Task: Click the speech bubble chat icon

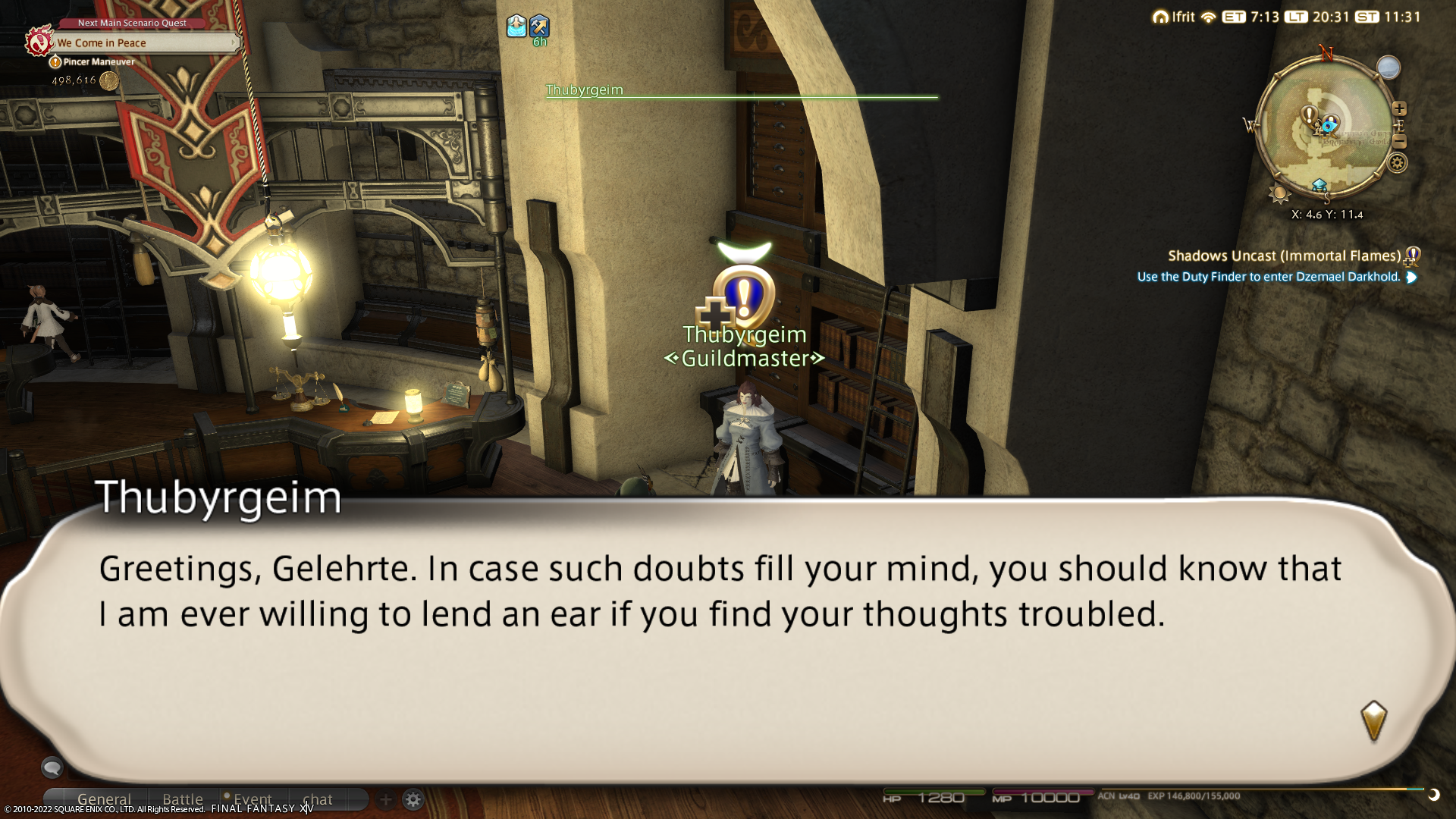Action: [52, 767]
